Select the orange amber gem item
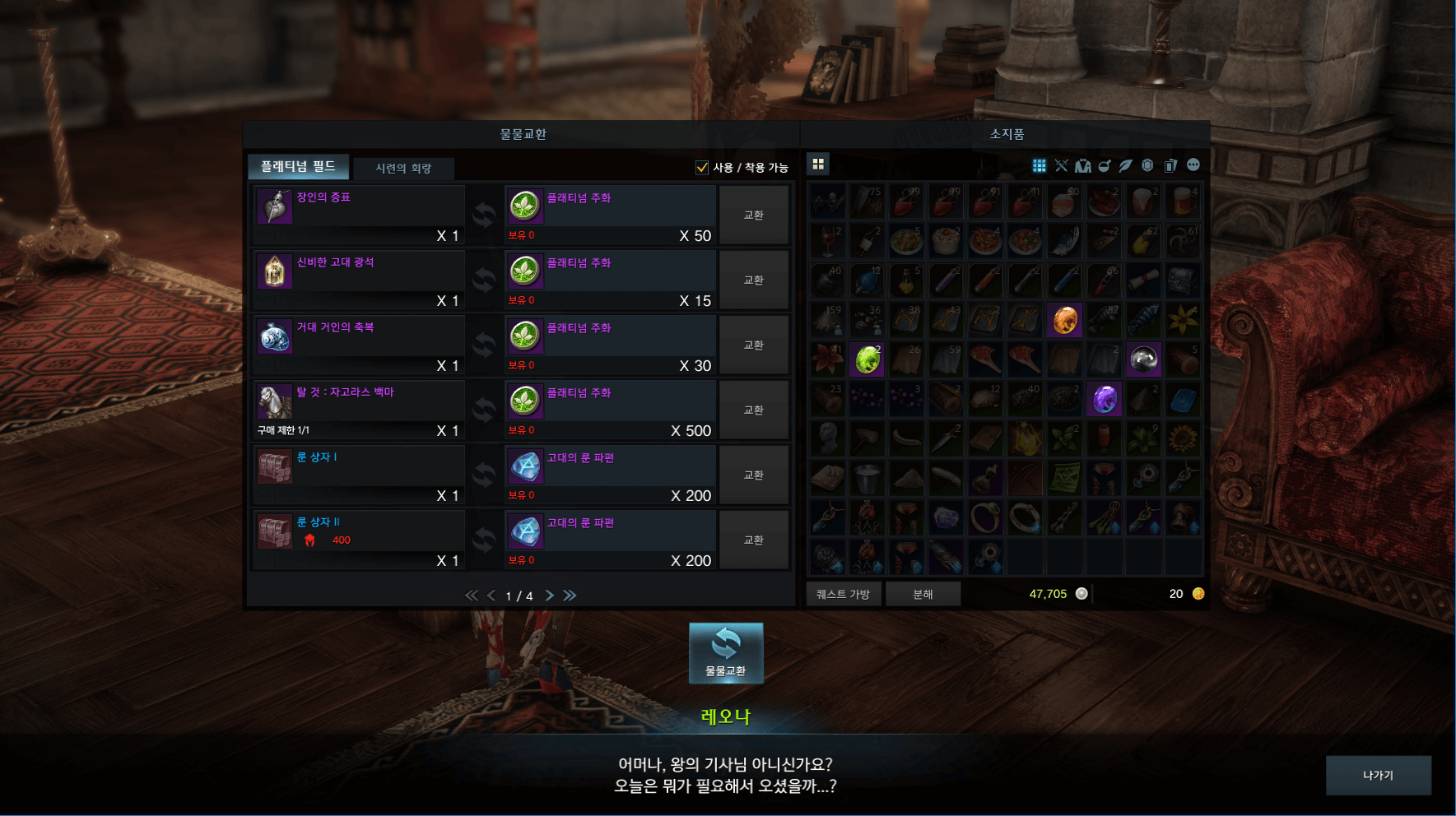 tap(1064, 320)
